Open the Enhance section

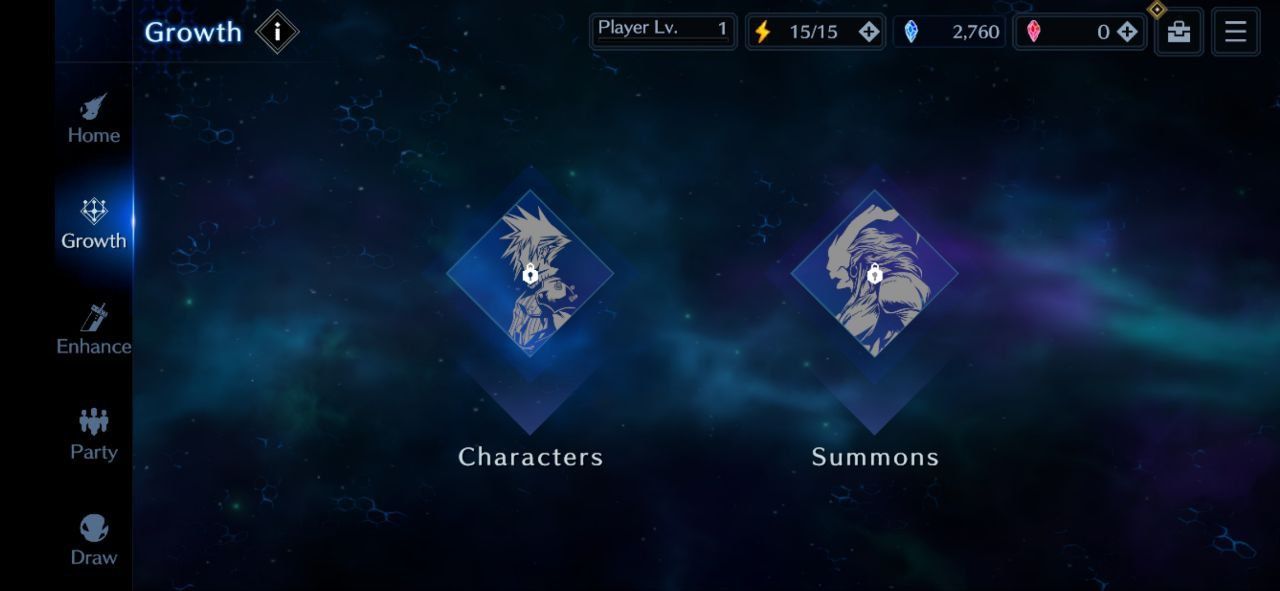tap(94, 330)
